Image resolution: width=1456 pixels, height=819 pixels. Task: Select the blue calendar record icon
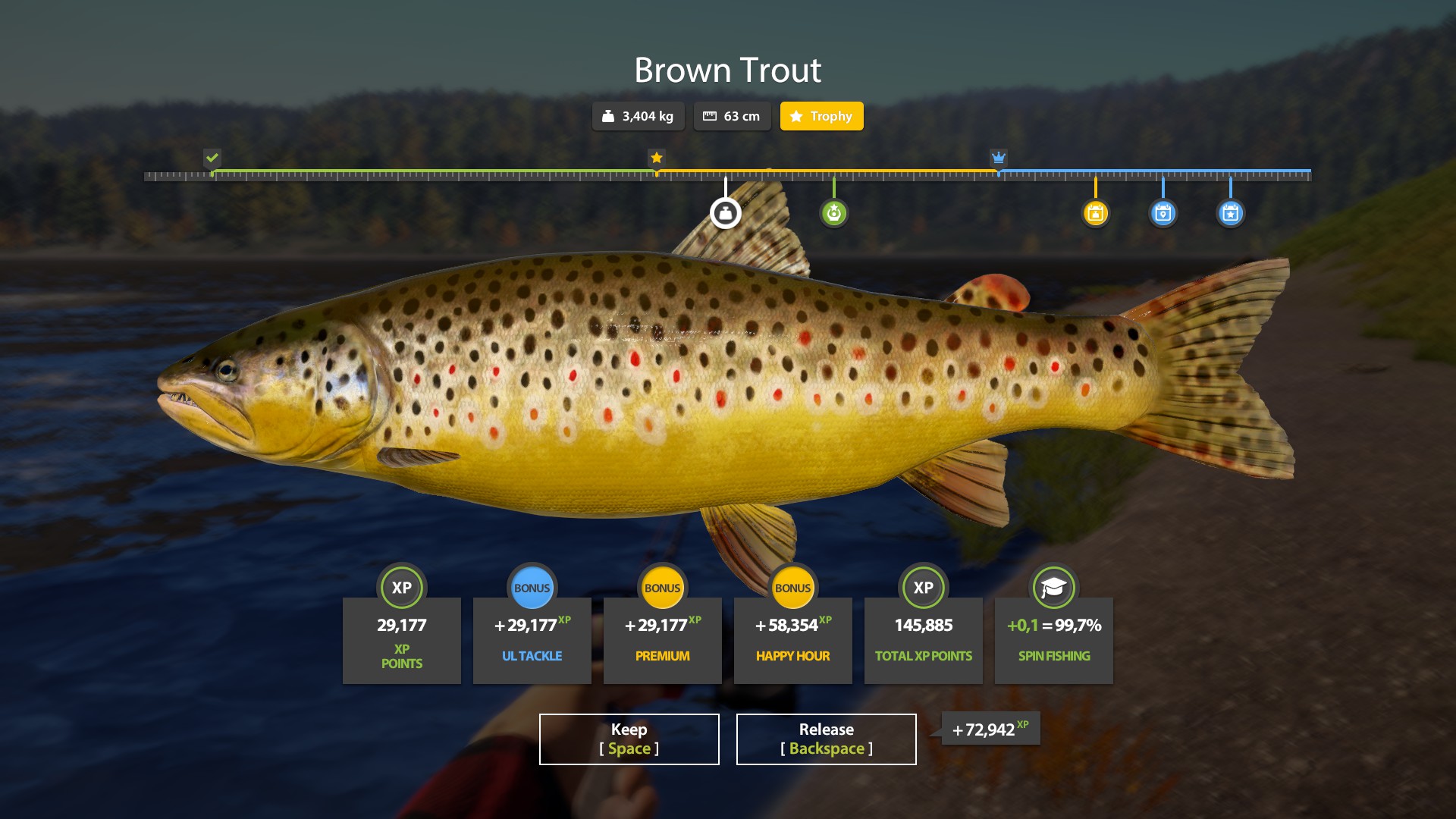pos(1163,213)
